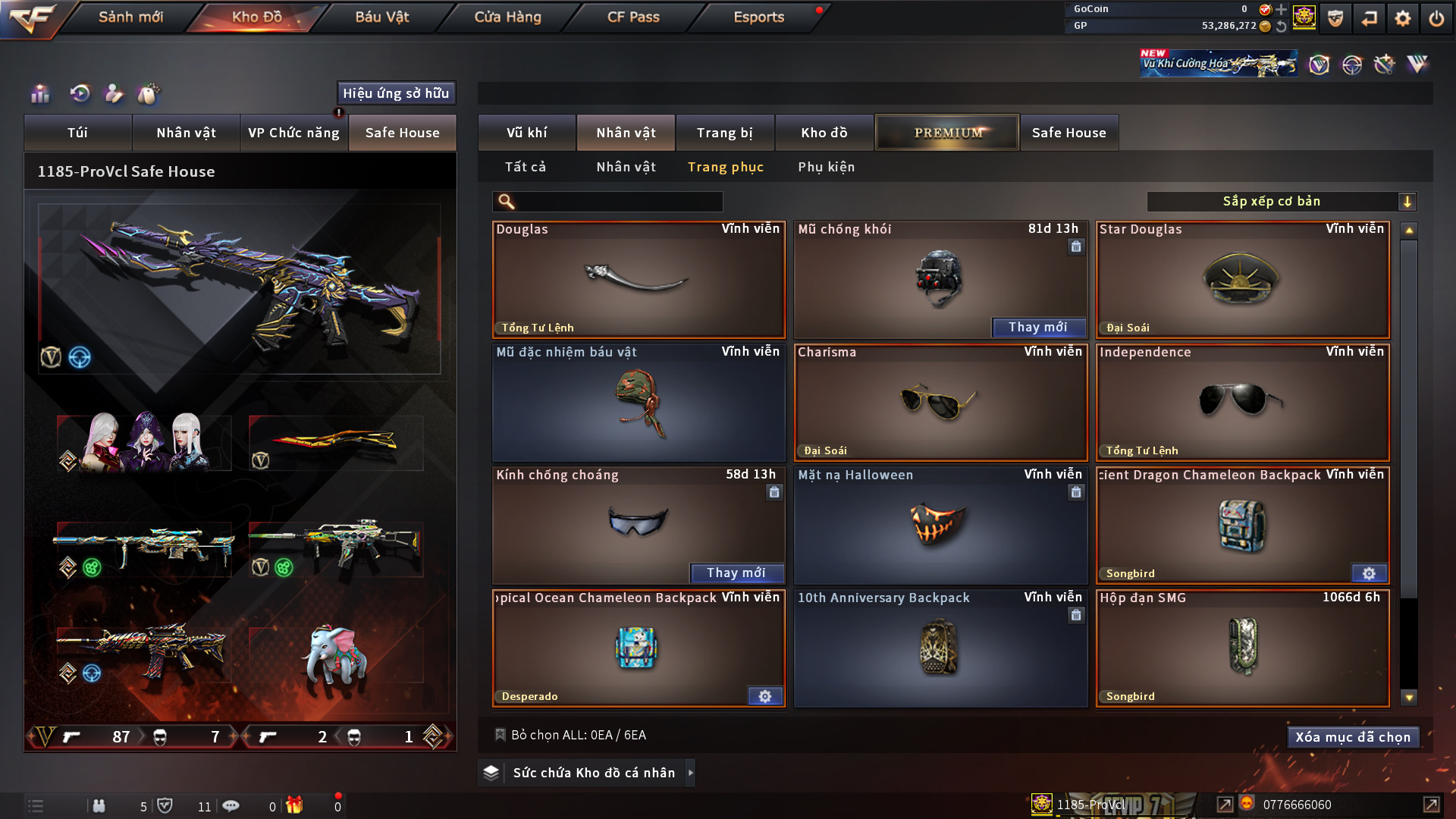The height and width of the screenshot is (819, 1456).
Task: Switch to the PREMIUM tab
Action: click(947, 133)
